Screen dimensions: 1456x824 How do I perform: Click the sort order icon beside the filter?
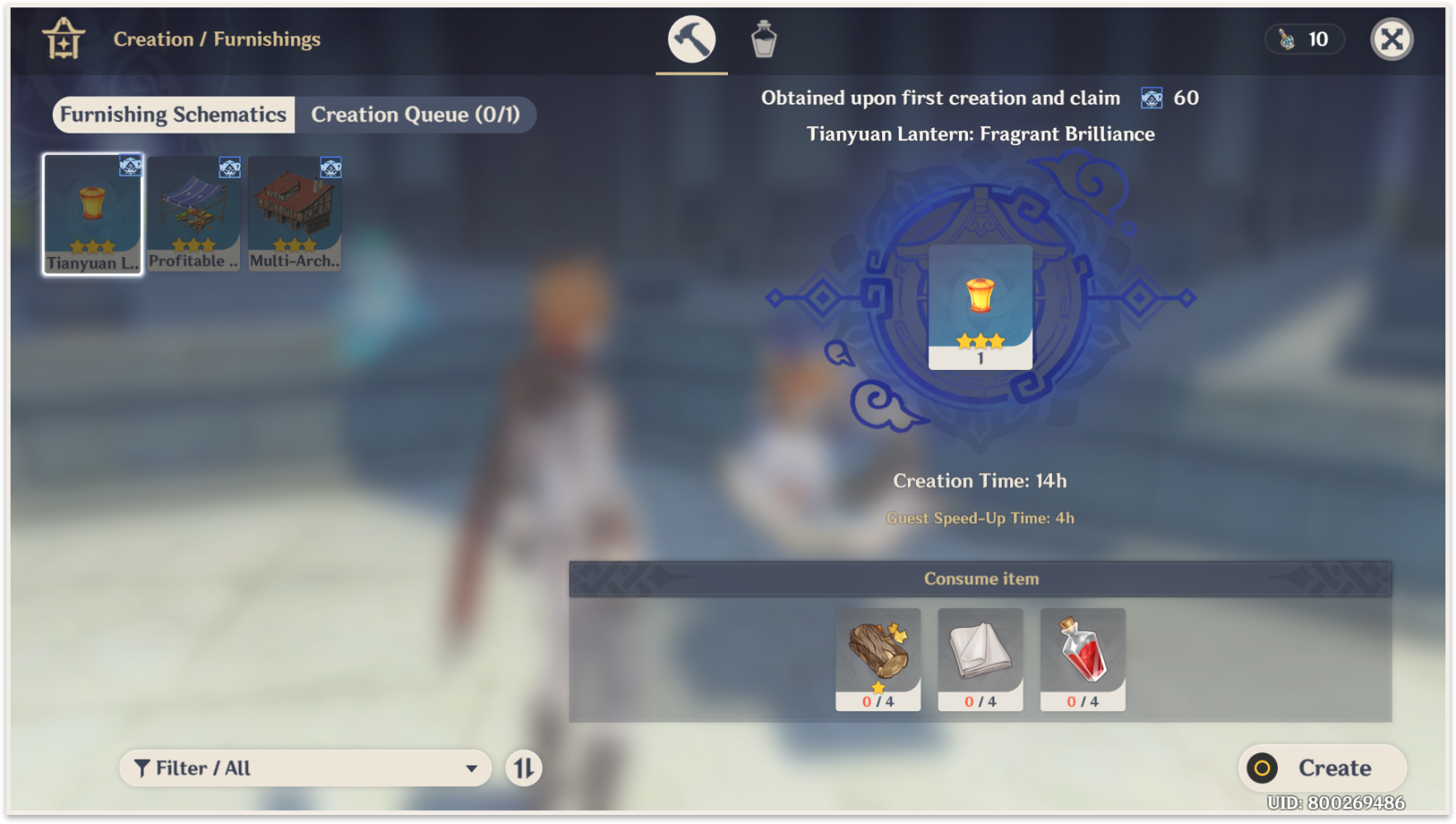coord(523,767)
